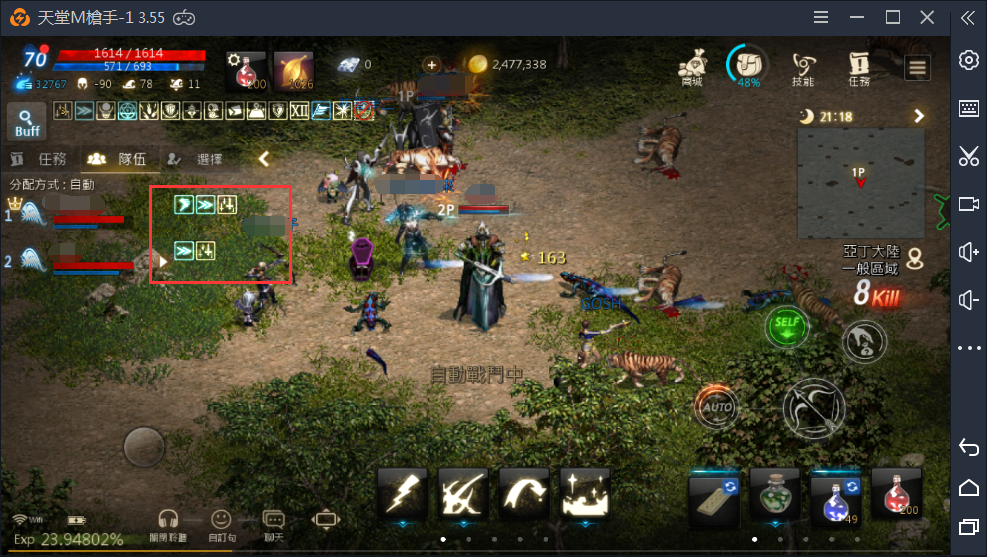Open the 自訂句 emoji phrases
This screenshot has width=987, height=557.
point(221,523)
